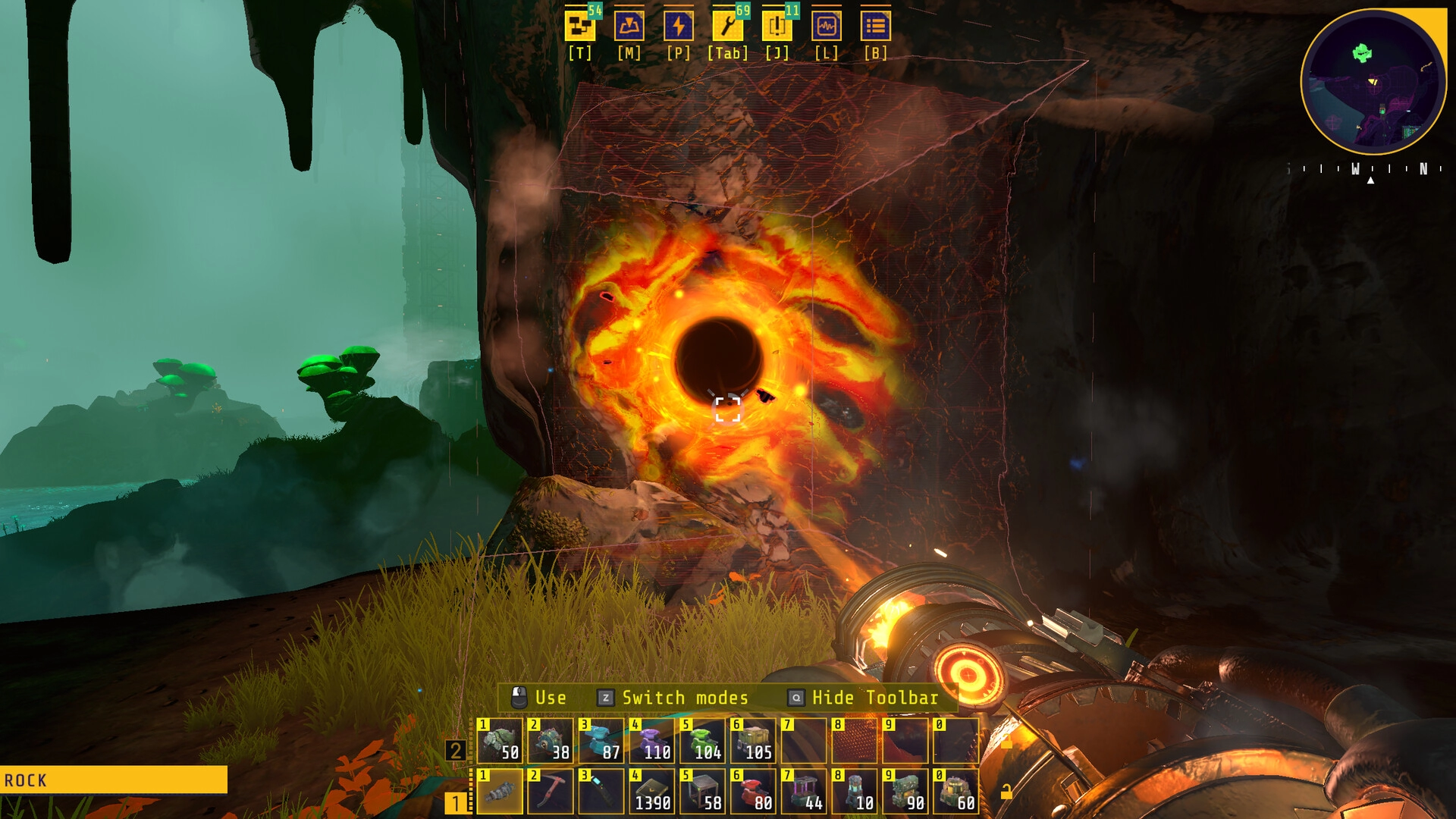This screenshot has height=819, width=1456.
Task: Click the circular minimap
Action: (1373, 82)
